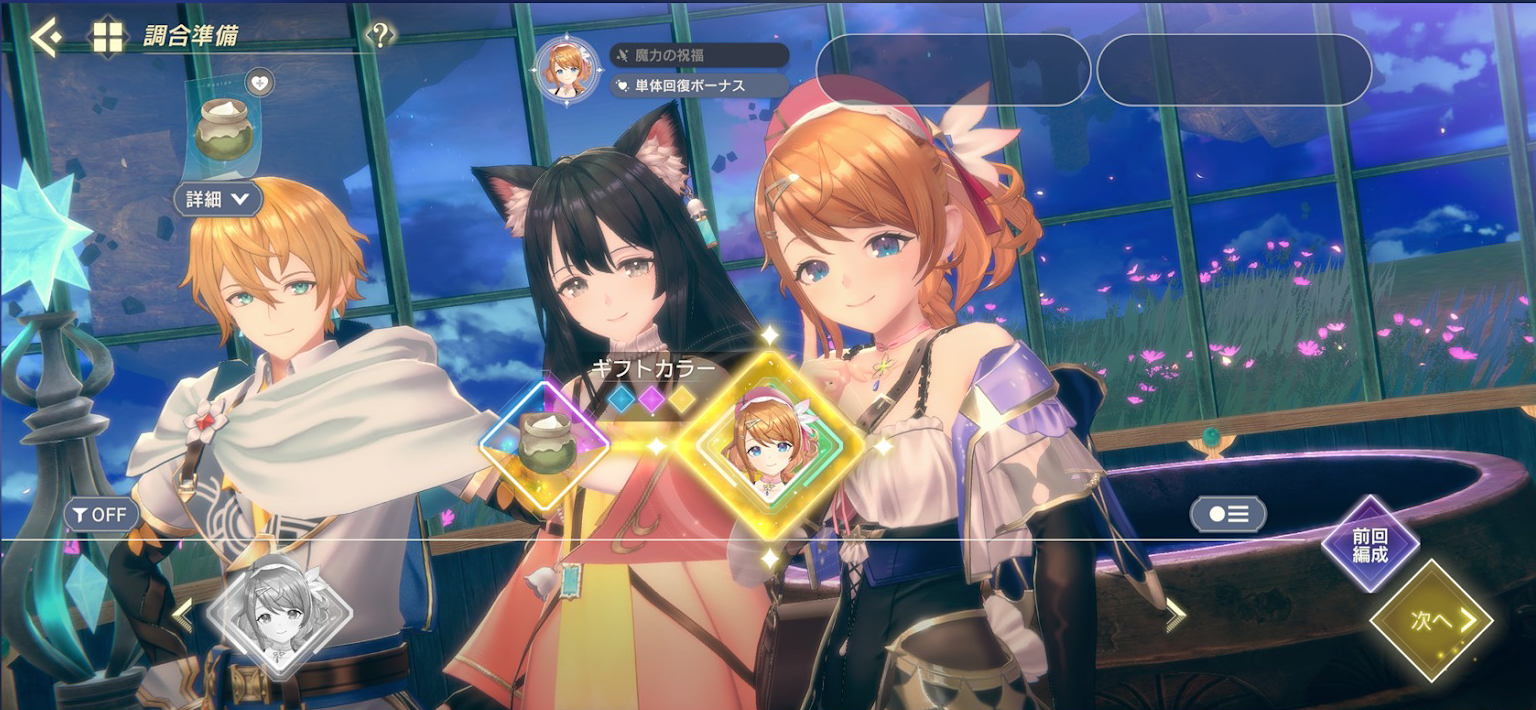This screenshot has height=710, width=1536.
Task: Show help with the question mark icon
Action: [x=380, y=36]
